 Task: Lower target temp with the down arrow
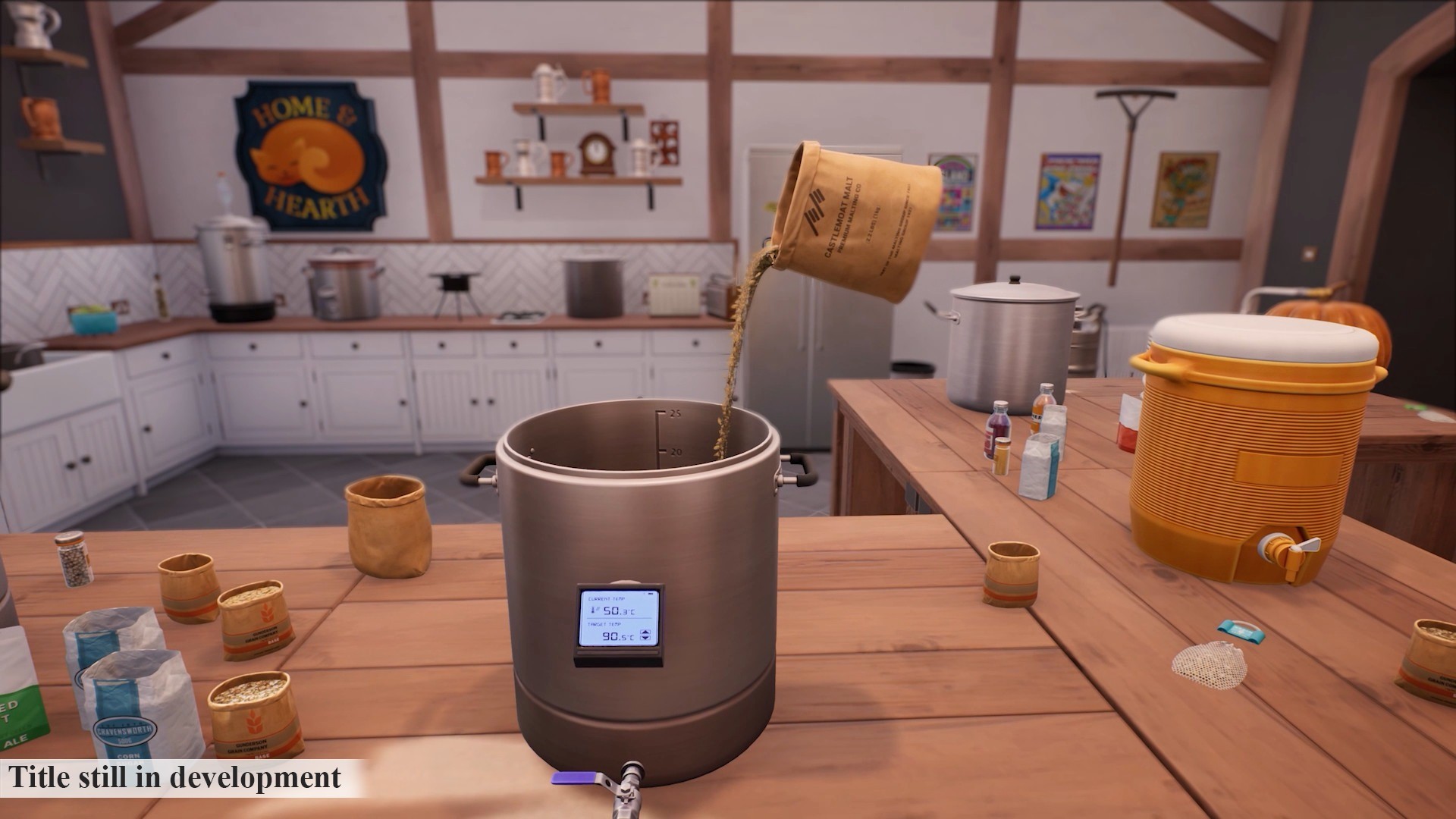pyautogui.click(x=645, y=639)
